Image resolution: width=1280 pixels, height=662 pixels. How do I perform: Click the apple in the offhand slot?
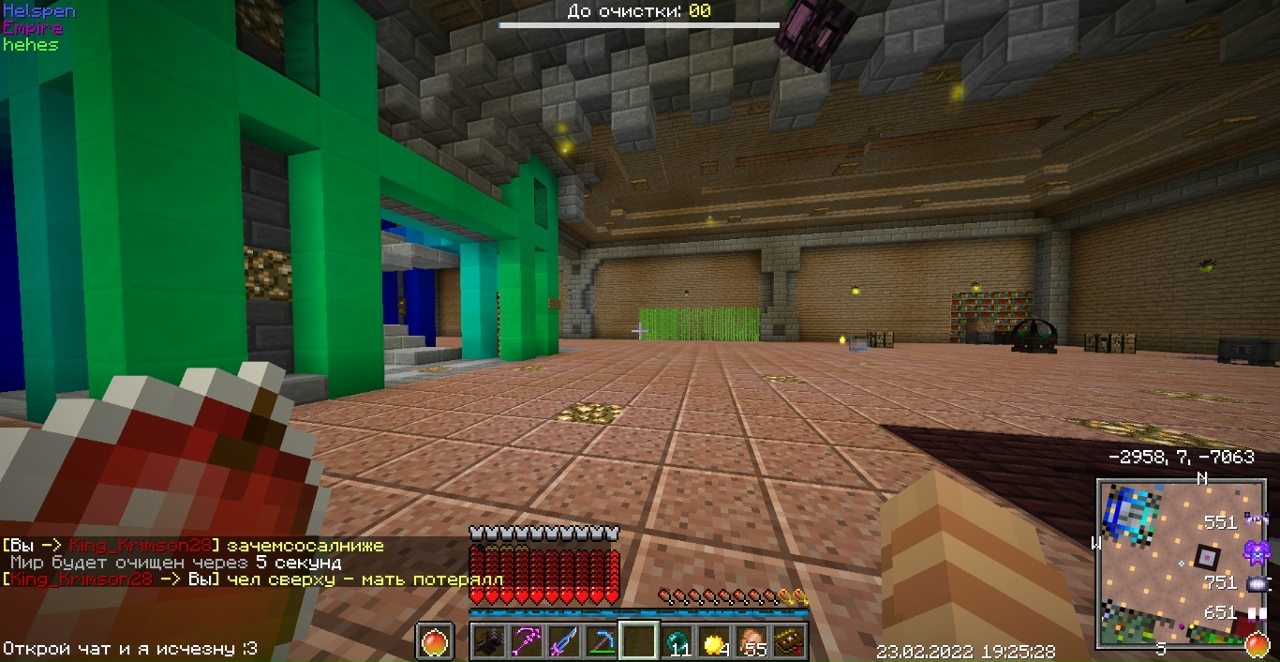pos(435,641)
